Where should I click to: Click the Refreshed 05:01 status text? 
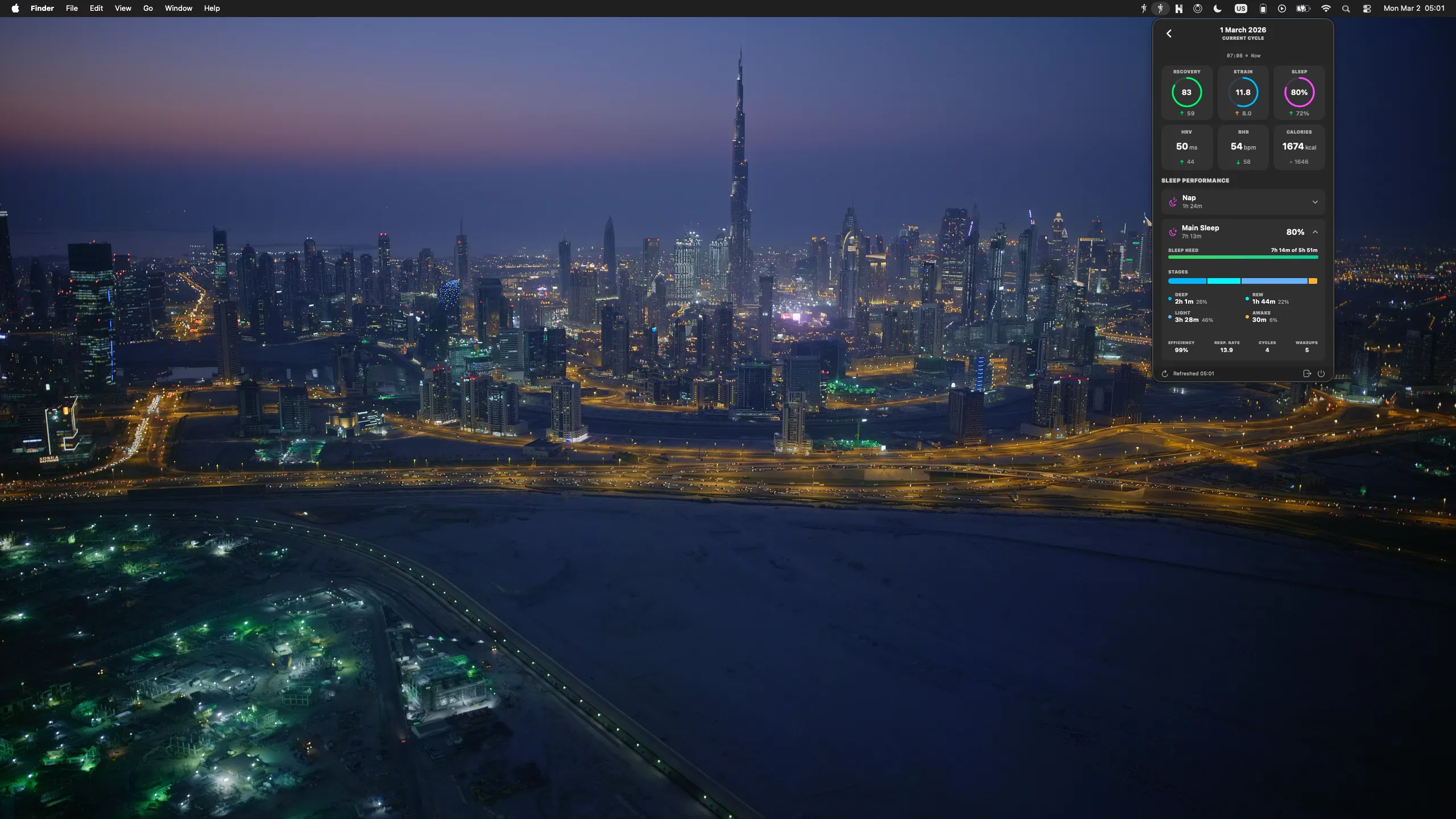click(1194, 374)
